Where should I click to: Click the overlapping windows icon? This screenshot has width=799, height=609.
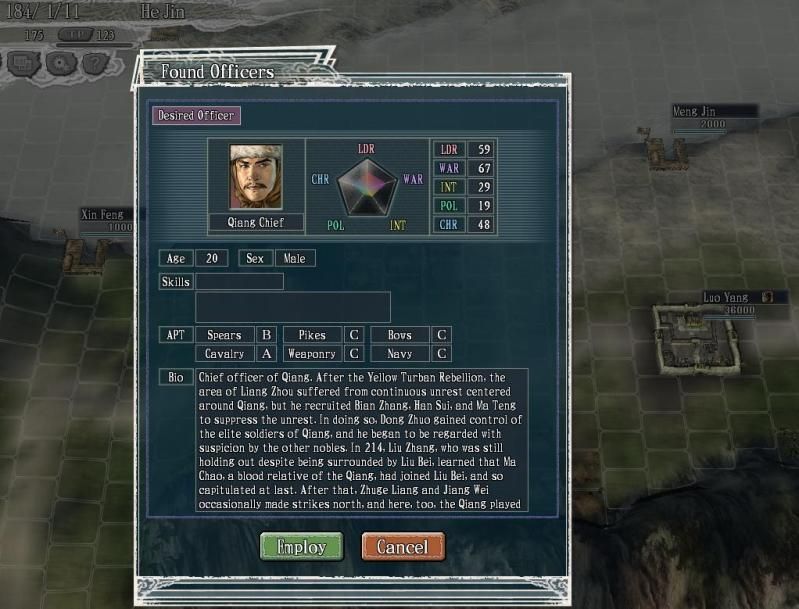point(23,63)
